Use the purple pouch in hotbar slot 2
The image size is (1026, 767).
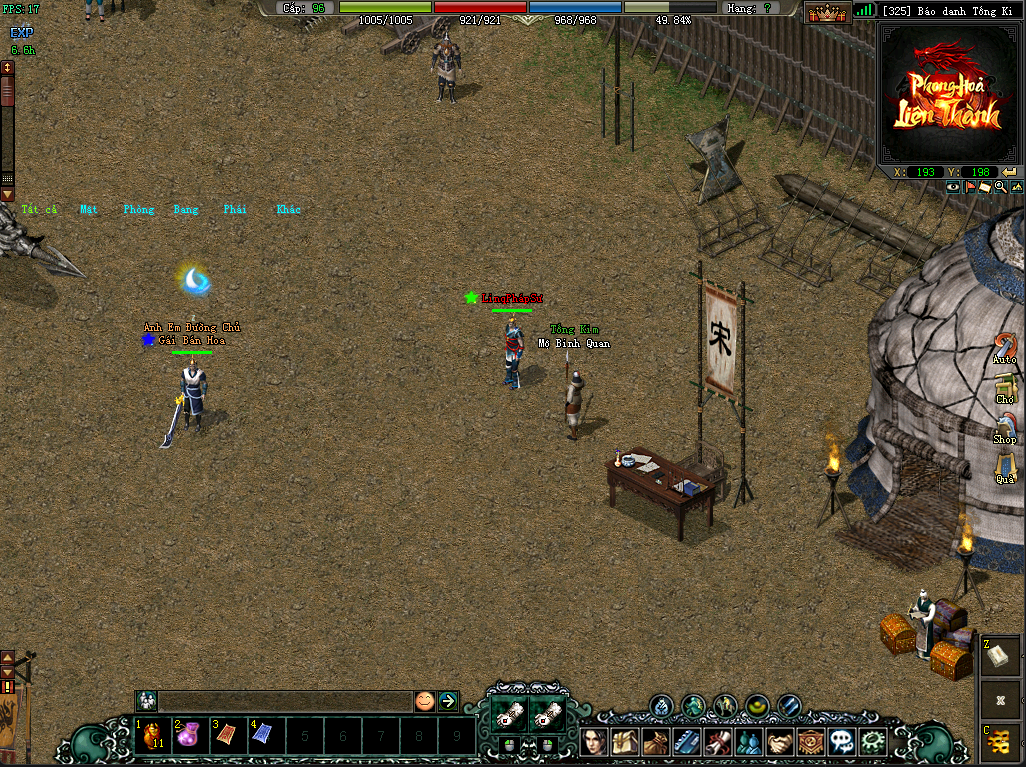(x=191, y=737)
